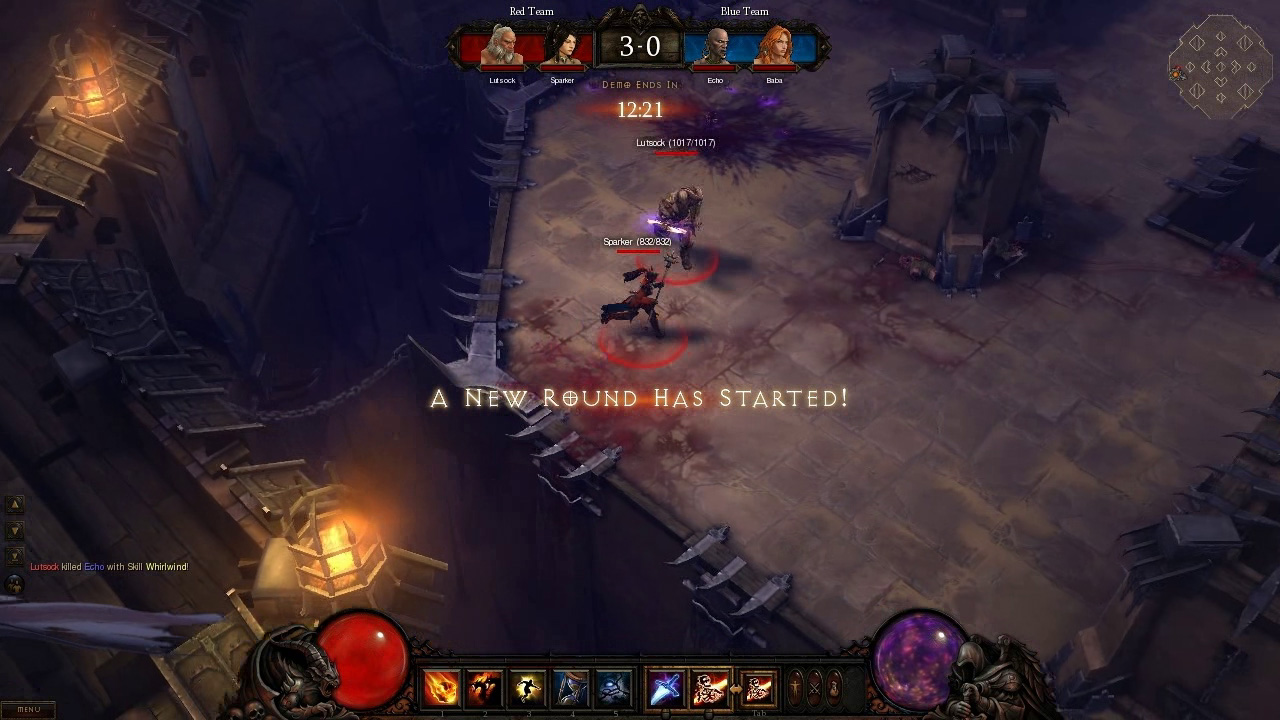Select Baba's portrait on Blue Team
The height and width of the screenshot is (720, 1280).
773,47
